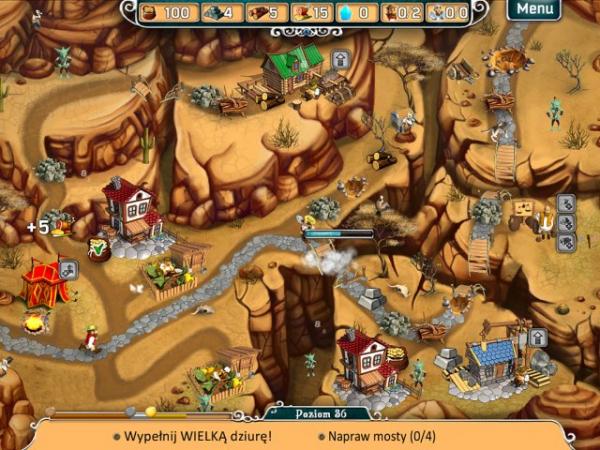Upgrade the green-roofed sawmill via arrow icon
Screen dimensions: 600x450
(340, 59)
